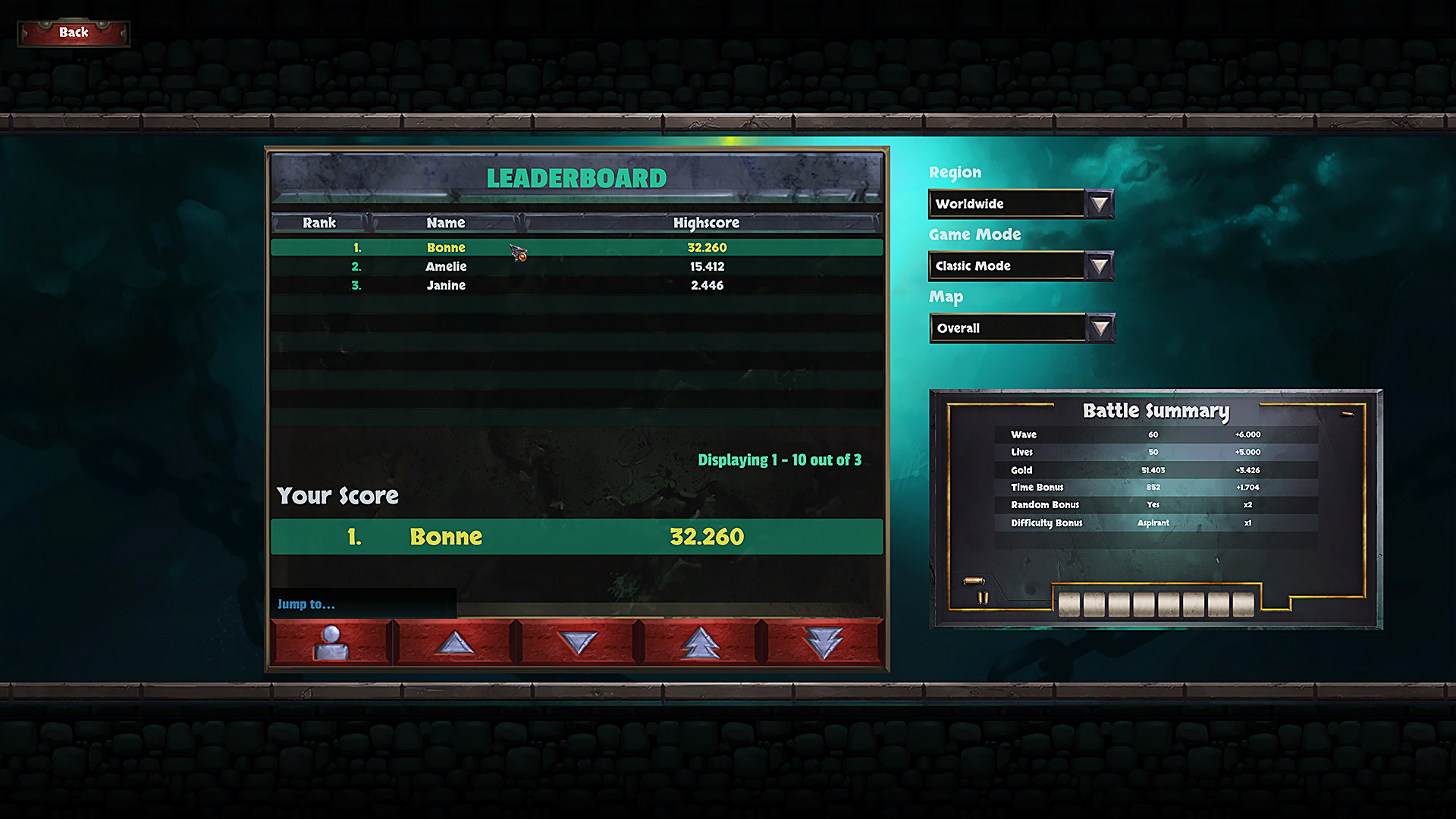The height and width of the screenshot is (819, 1456).
Task: Sort by the Highscore column header
Action: (707, 222)
